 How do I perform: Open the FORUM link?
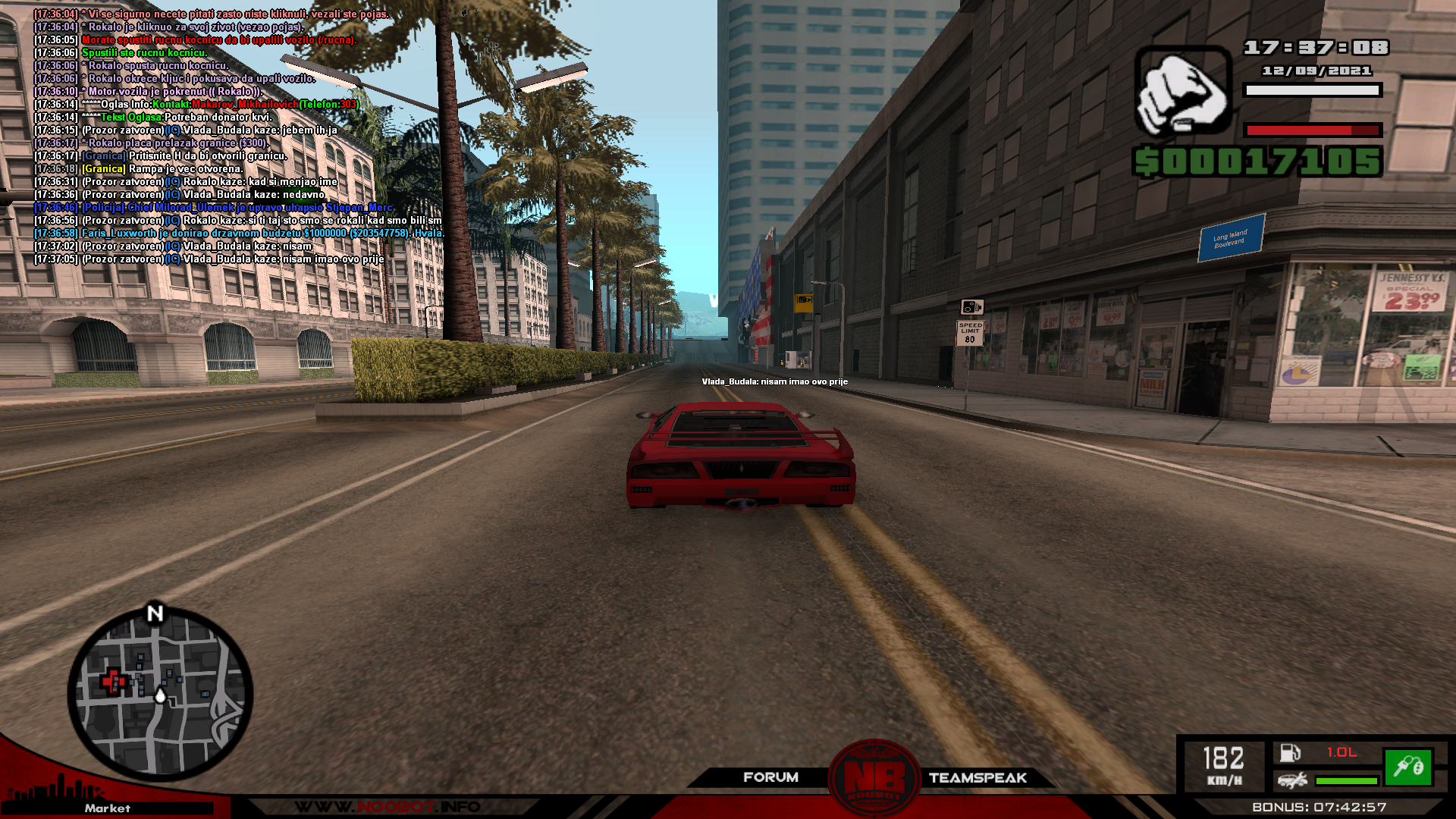(x=770, y=777)
